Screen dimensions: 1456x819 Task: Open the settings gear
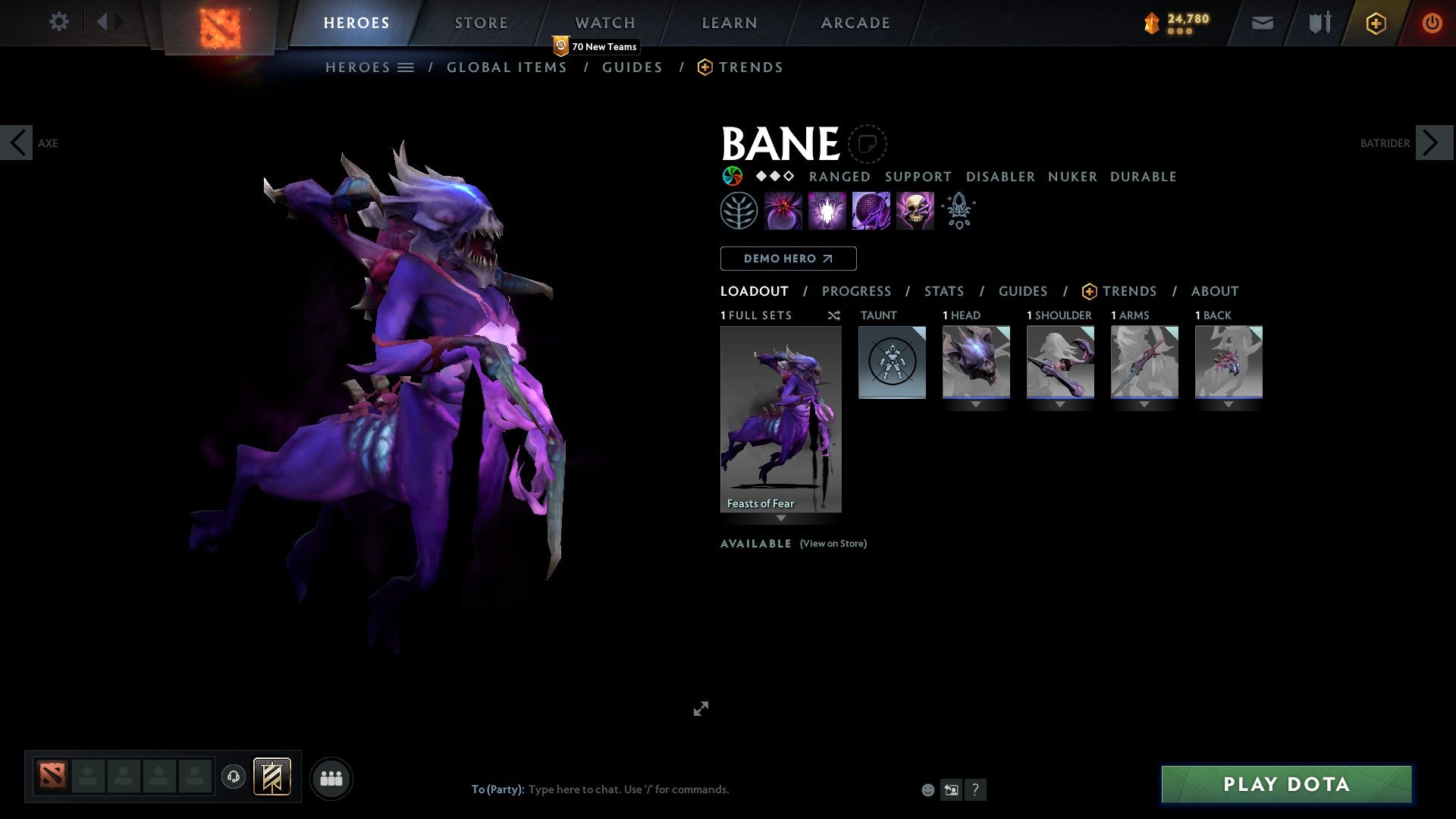(x=58, y=22)
